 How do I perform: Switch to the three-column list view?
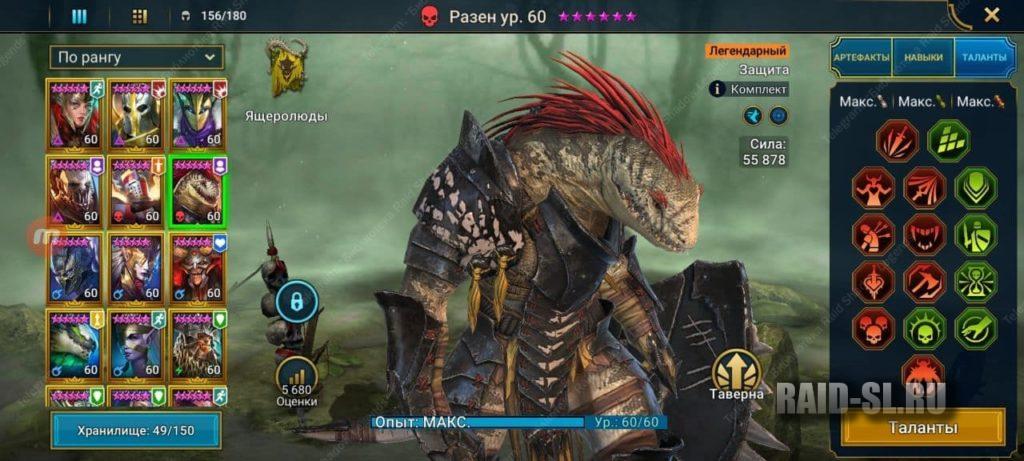coord(79,16)
